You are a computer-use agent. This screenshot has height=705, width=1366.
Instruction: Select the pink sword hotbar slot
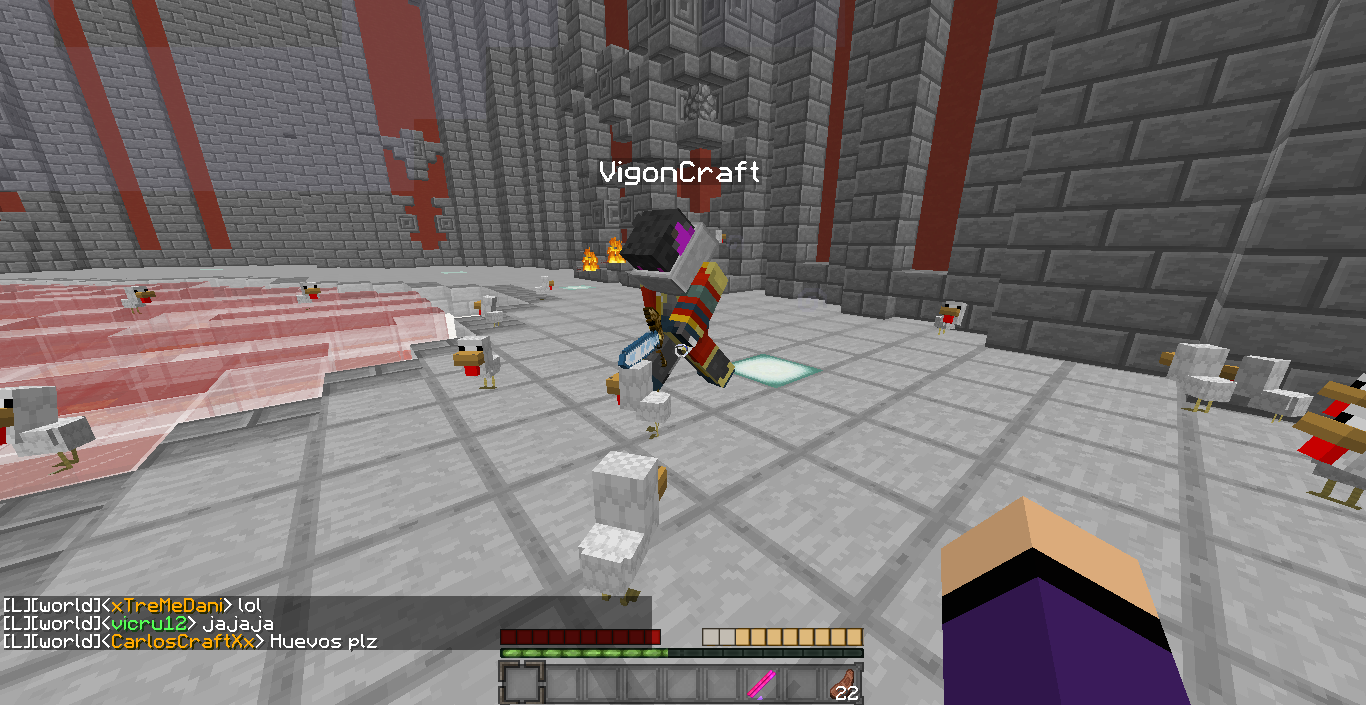coord(762,684)
